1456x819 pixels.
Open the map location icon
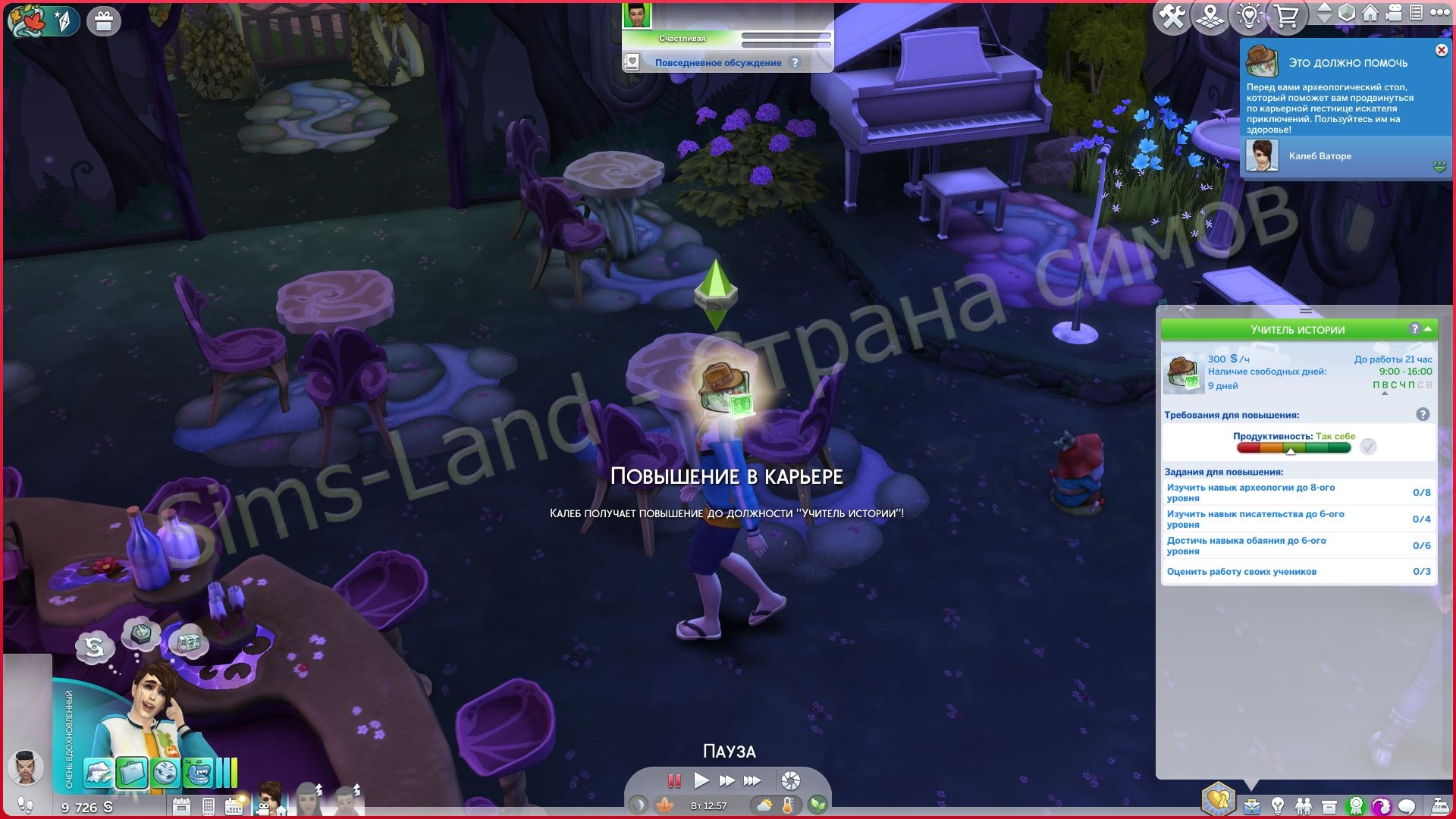click(x=1211, y=17)
